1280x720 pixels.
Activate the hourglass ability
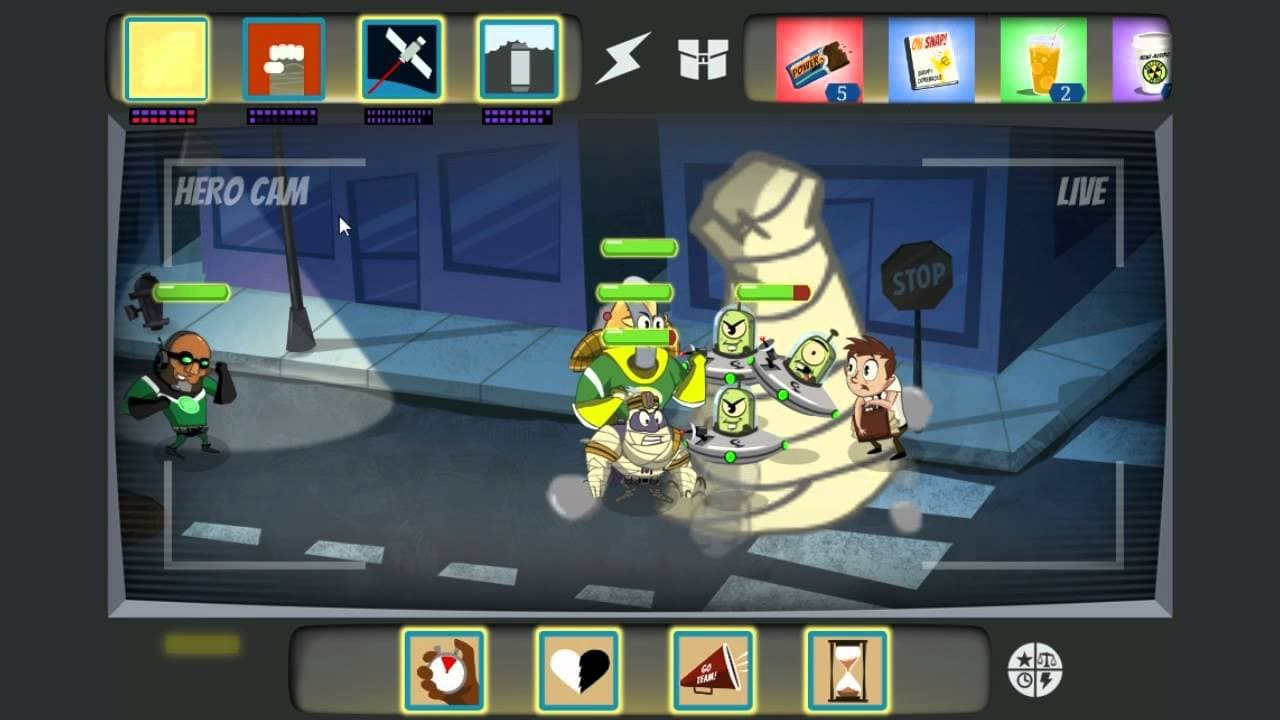(847, 670)
